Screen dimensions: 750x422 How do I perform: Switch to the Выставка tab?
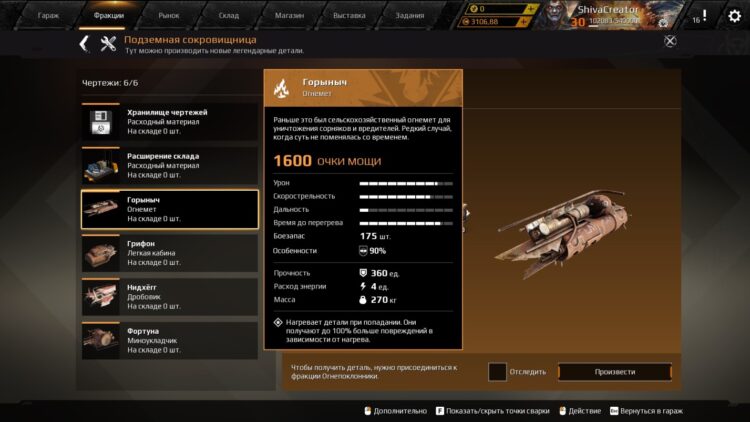pyautogui.click(x=350, y=16)
